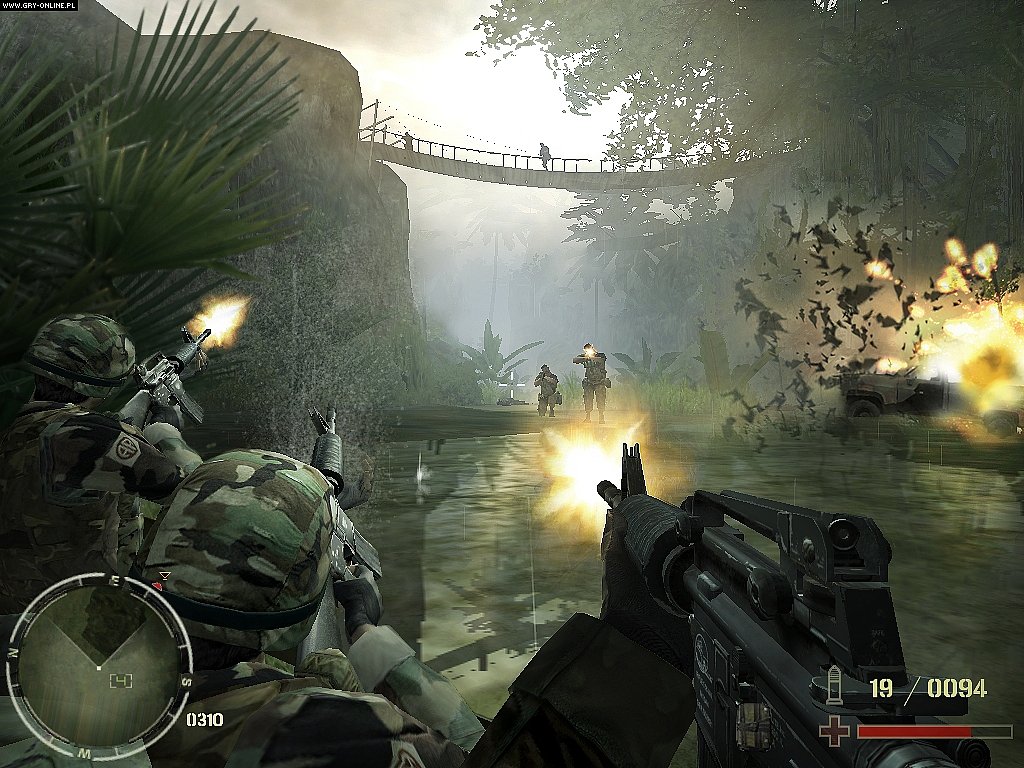Click the red cross health icon

pyautogui.click(x=834, y=730)
